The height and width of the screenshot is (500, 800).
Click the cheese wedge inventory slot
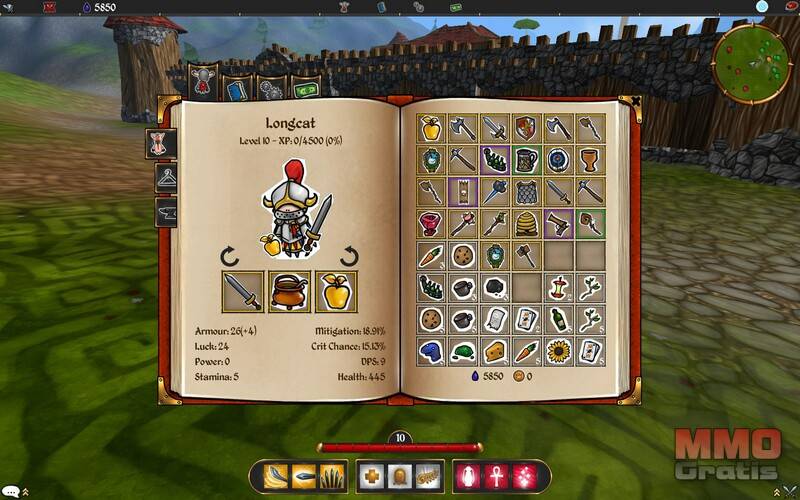click(x=495, y=350)
